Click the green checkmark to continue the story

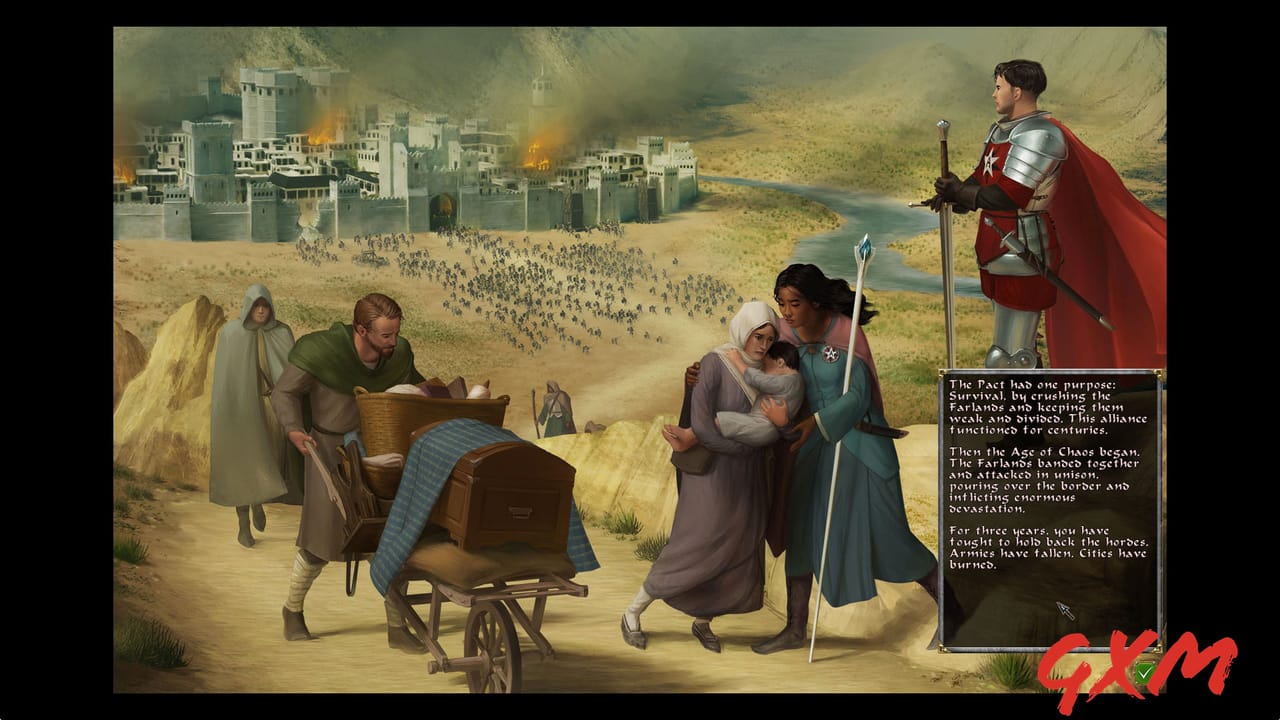(1143, 673)
